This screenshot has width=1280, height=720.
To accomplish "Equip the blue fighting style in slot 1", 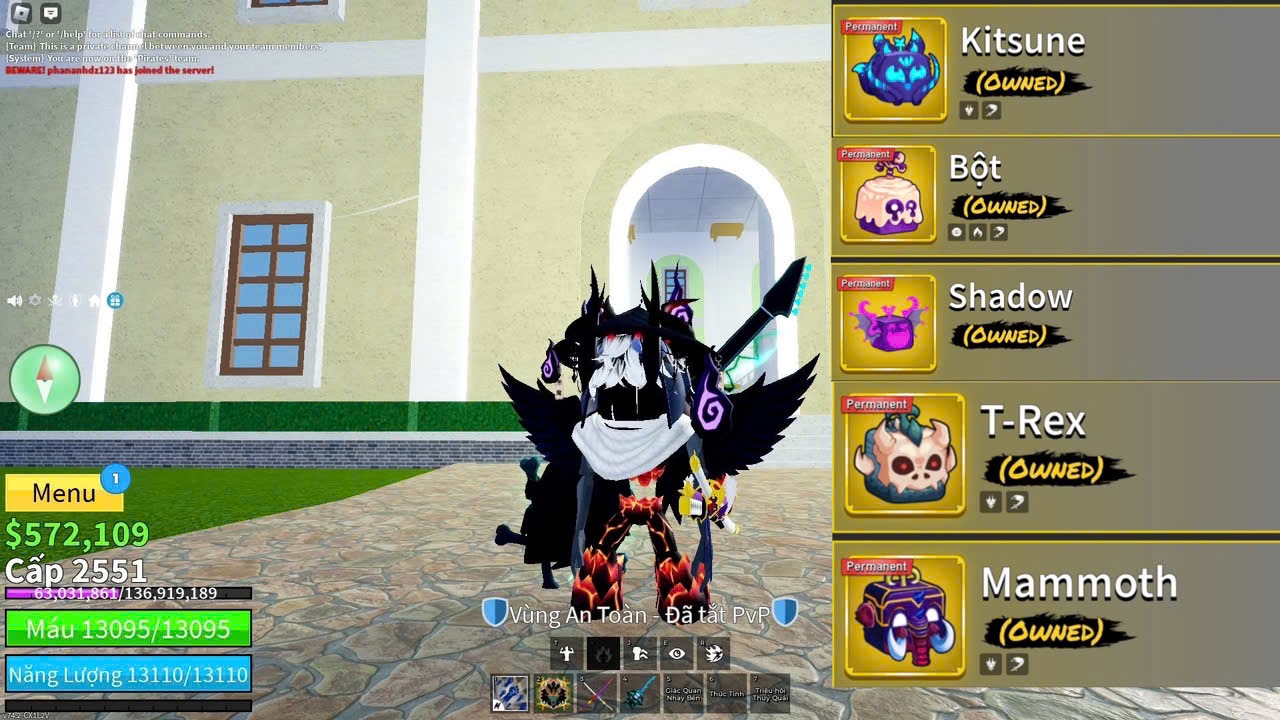I will [510, 693].
